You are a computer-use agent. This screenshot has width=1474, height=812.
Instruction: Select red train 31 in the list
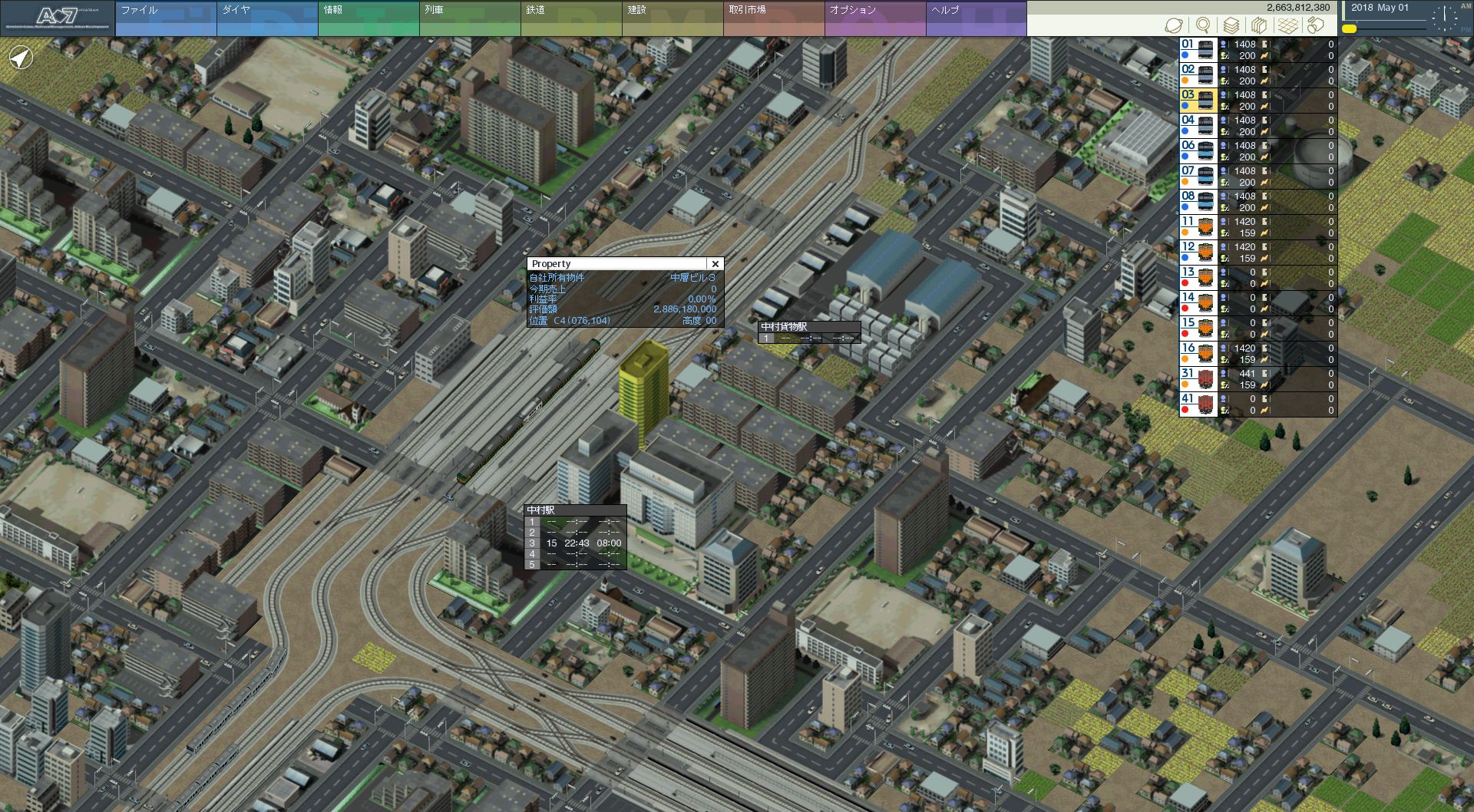coord(1198,379)
